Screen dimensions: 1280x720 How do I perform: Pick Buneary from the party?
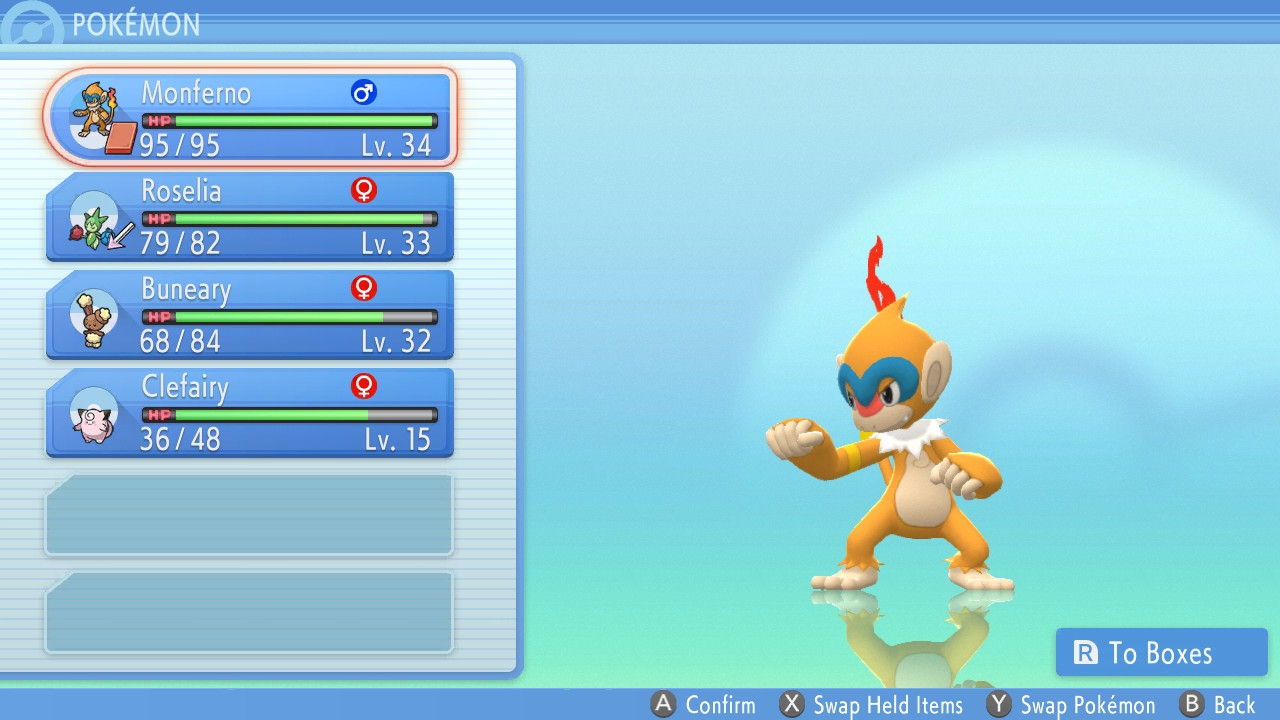250,314
